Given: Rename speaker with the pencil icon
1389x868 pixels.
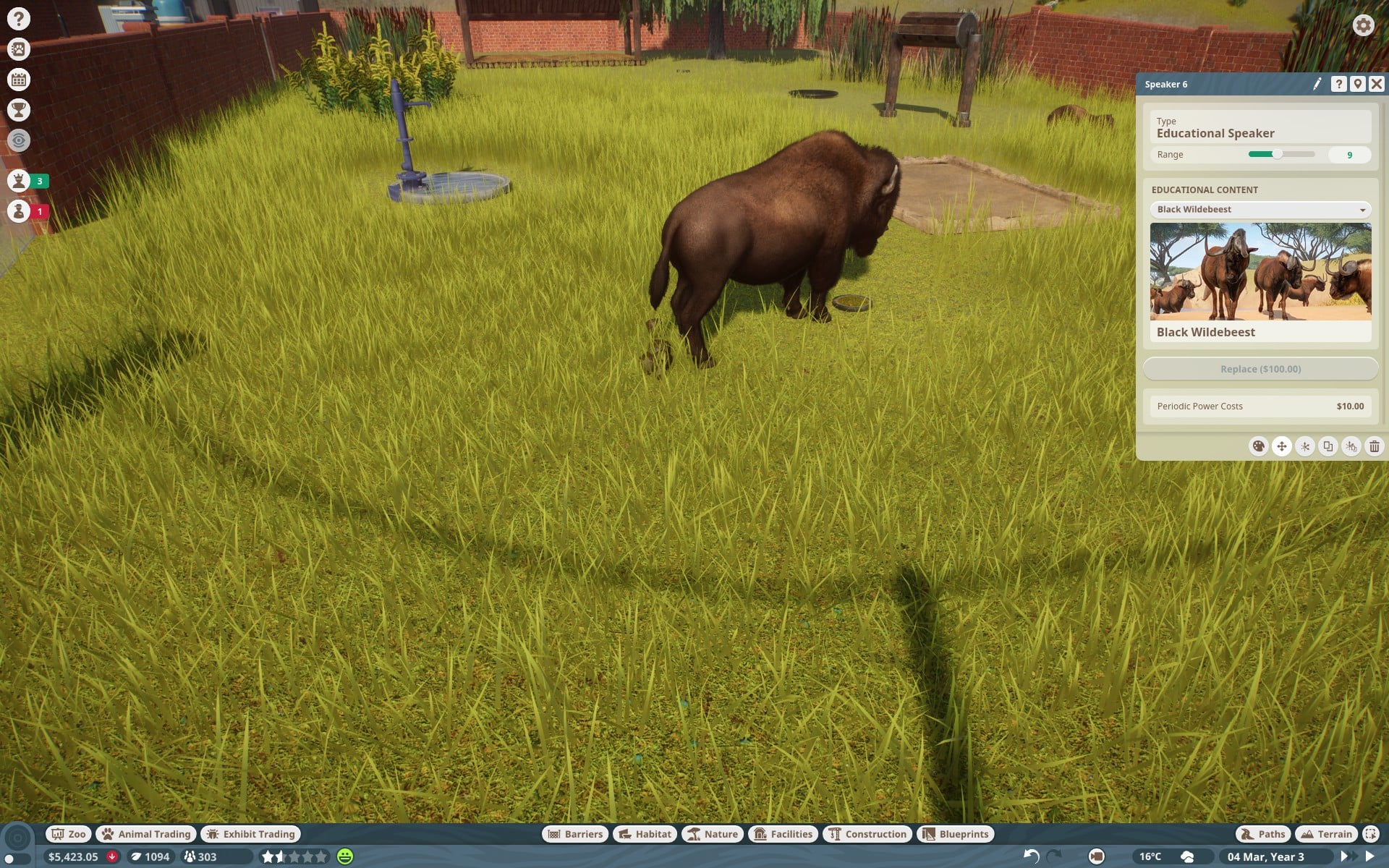Looking at the screenshot, I should [1317, 84].
